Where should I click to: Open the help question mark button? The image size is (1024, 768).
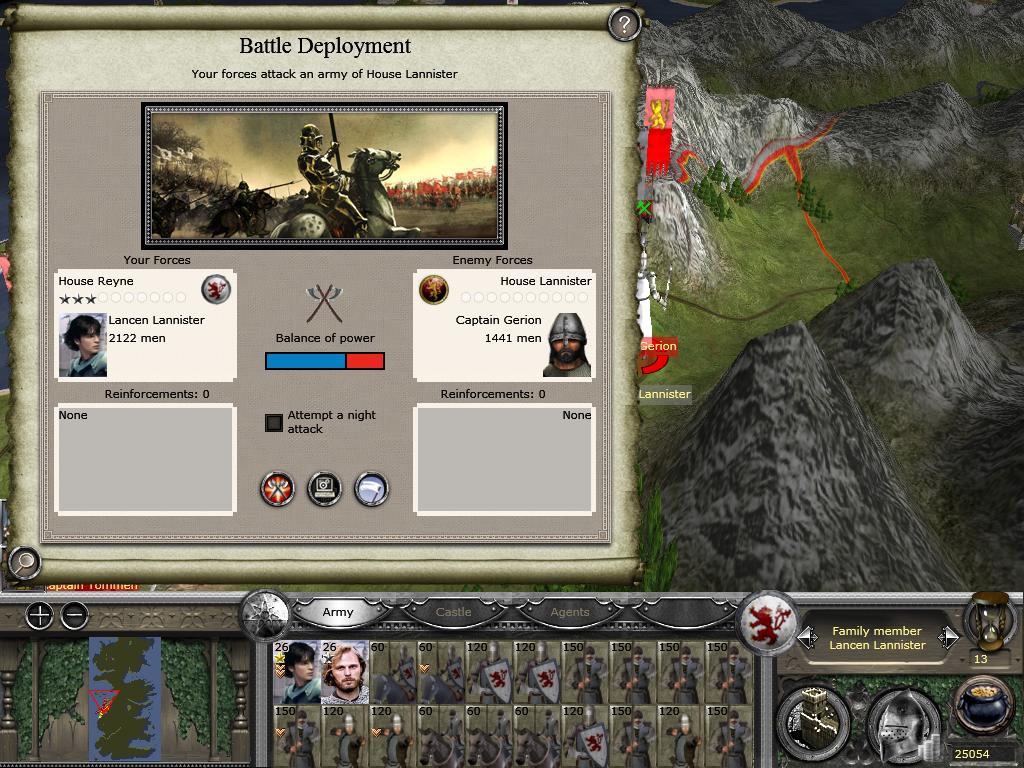[624, 24]
